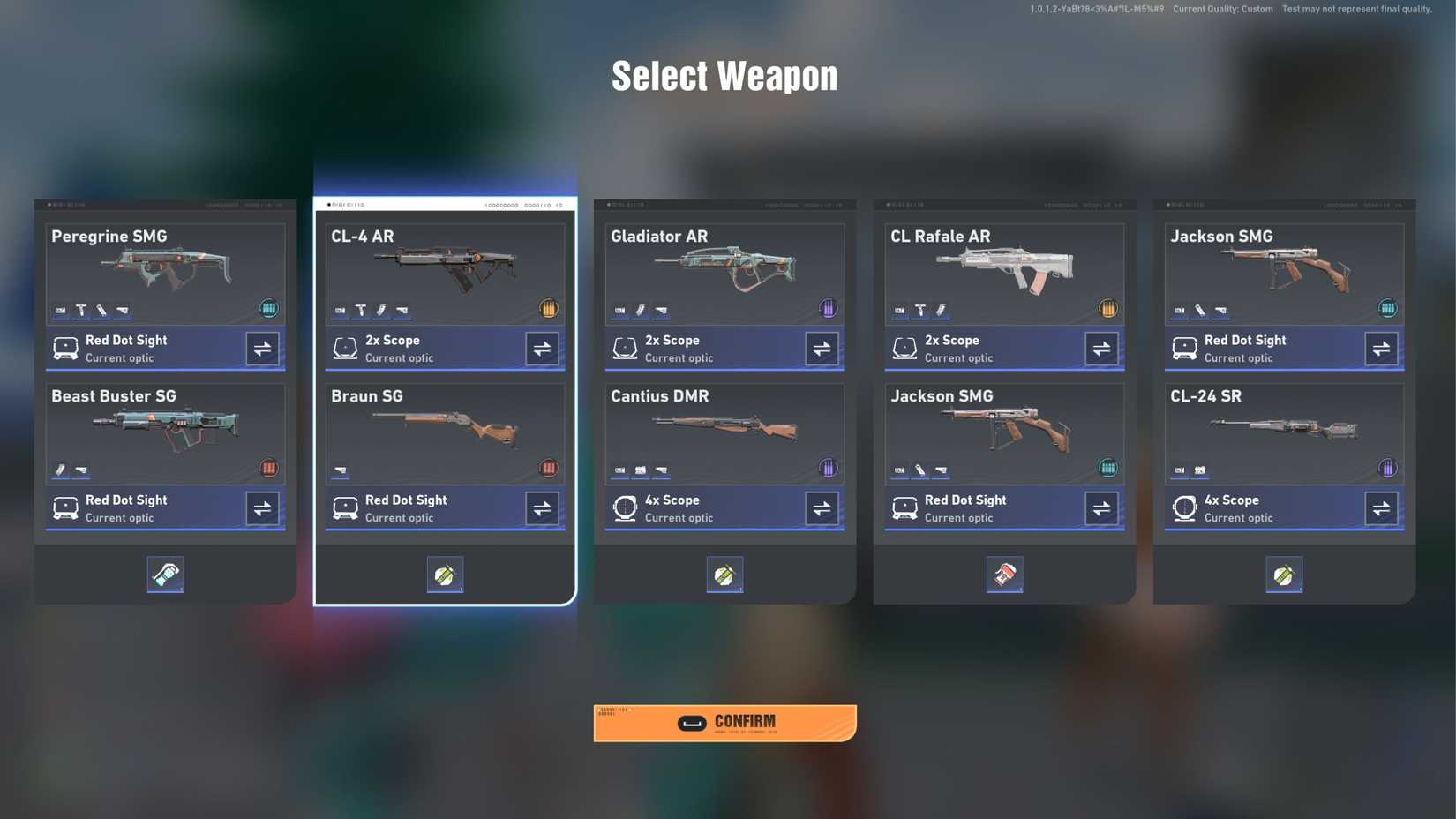
Task: Click the 4x Scope icon on Cantius DMR
Action: point(625,507)
